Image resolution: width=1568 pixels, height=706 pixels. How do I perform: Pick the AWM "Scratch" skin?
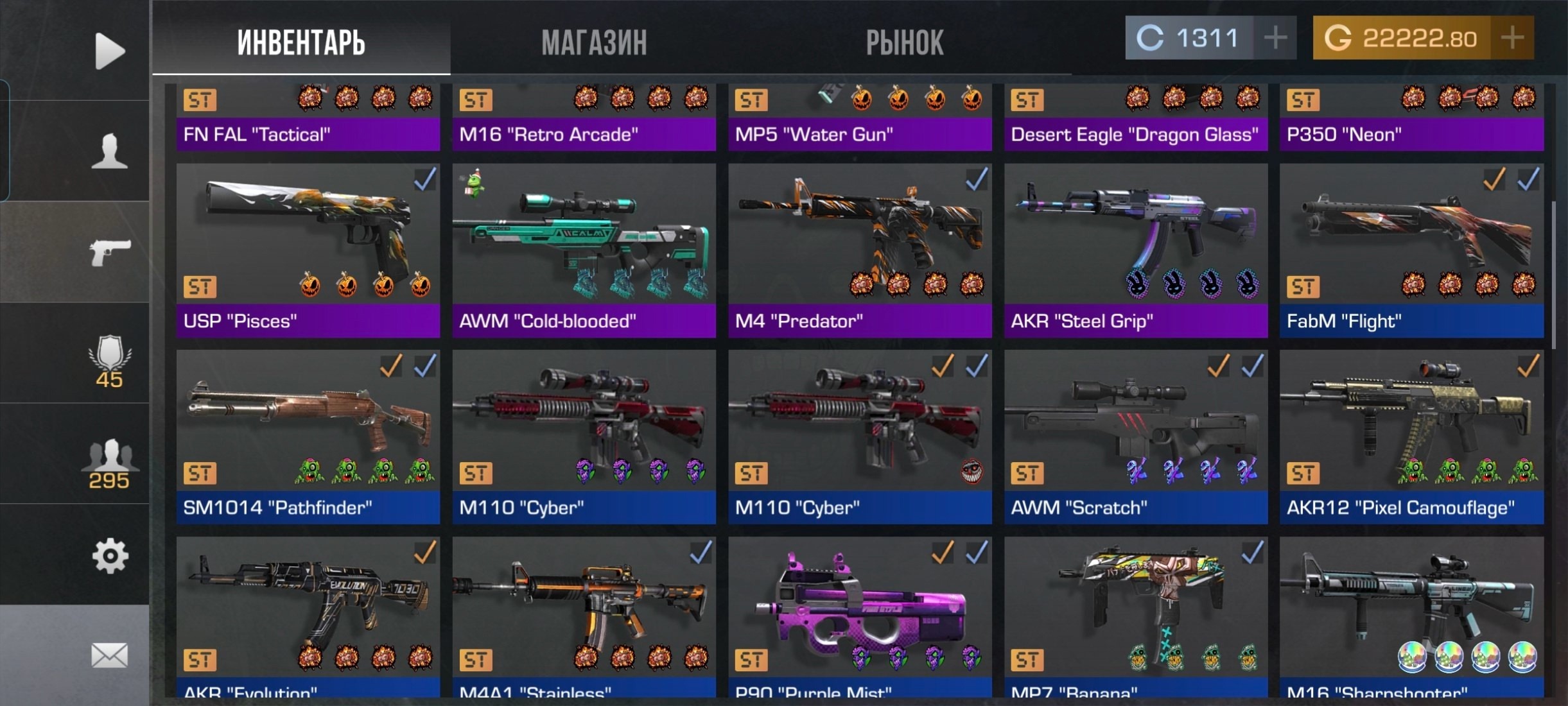point(1136,436)
